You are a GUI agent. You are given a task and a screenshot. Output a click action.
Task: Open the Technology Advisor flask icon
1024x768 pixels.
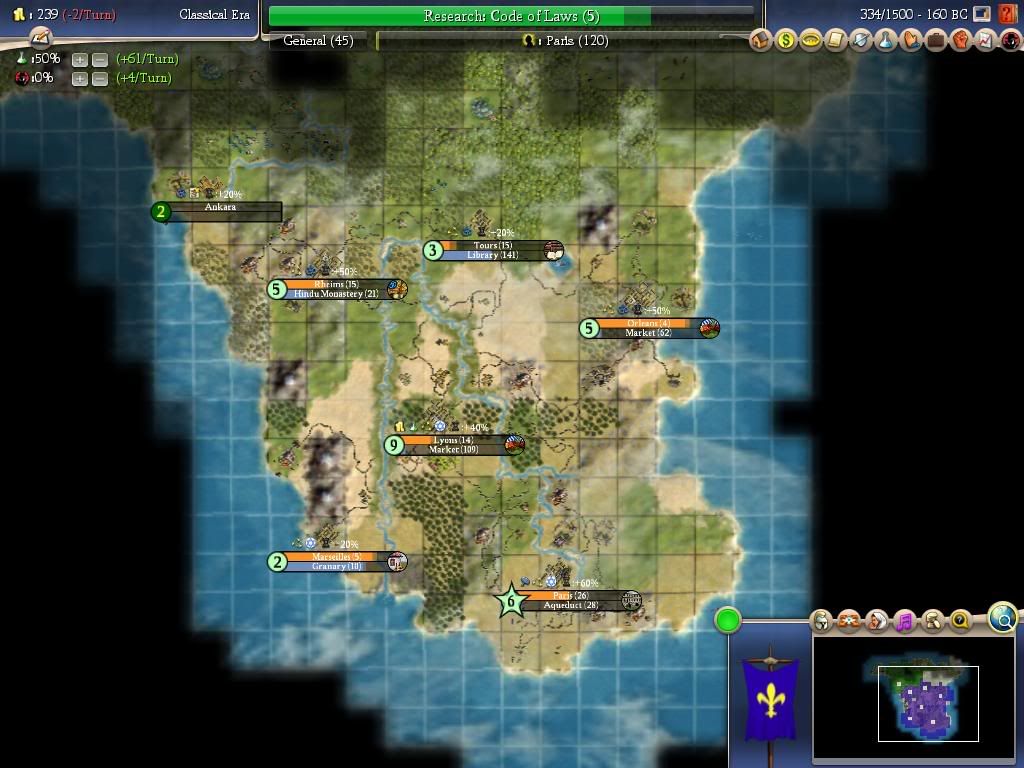point(885,41)
